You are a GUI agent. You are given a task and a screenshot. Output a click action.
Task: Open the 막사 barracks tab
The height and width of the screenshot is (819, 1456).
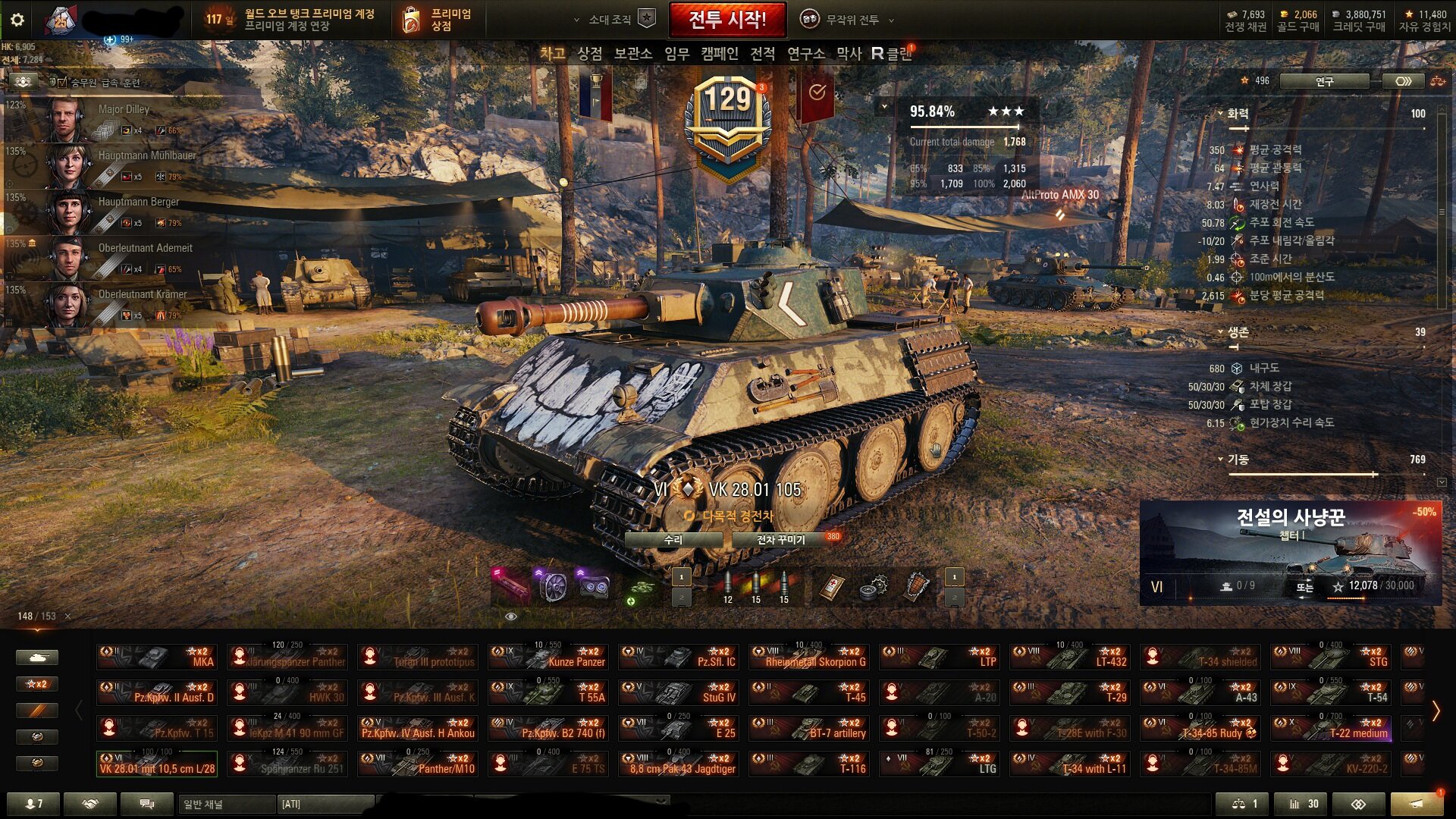tap(849, 53)
